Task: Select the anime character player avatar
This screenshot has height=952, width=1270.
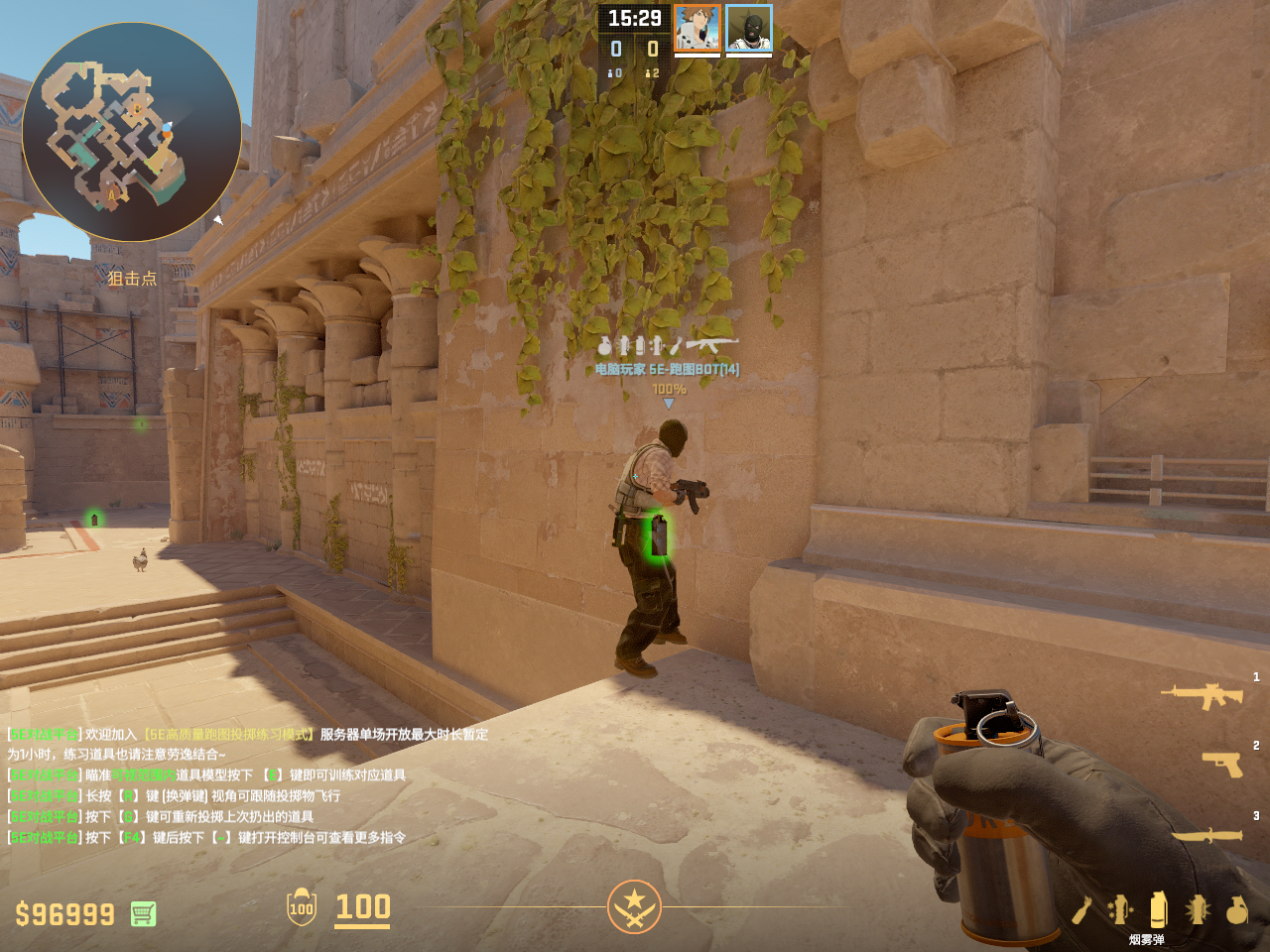Action: (x=698, y=28)
